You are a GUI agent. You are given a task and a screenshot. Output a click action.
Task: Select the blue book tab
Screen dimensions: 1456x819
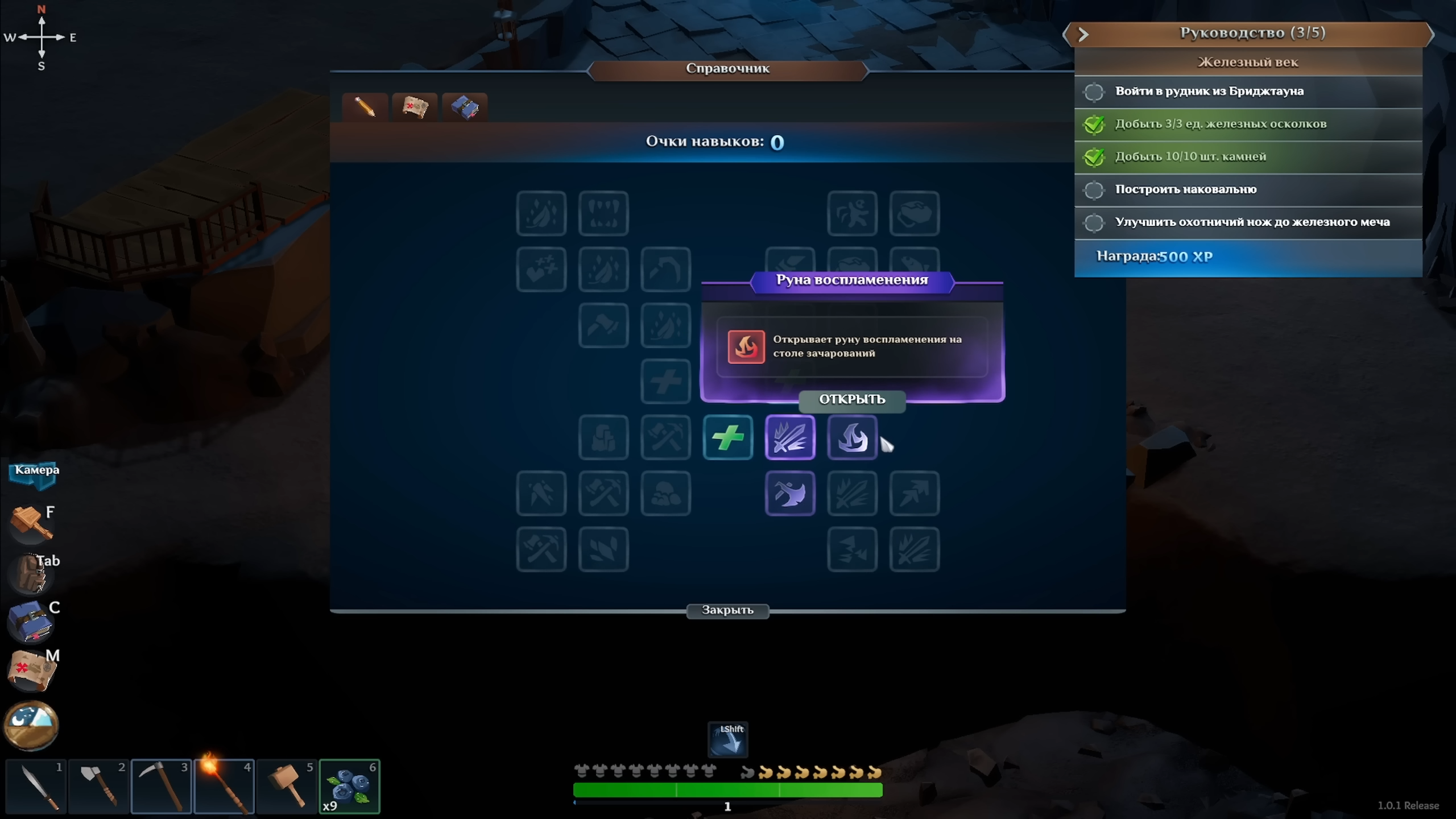click(x=465, y=107)
